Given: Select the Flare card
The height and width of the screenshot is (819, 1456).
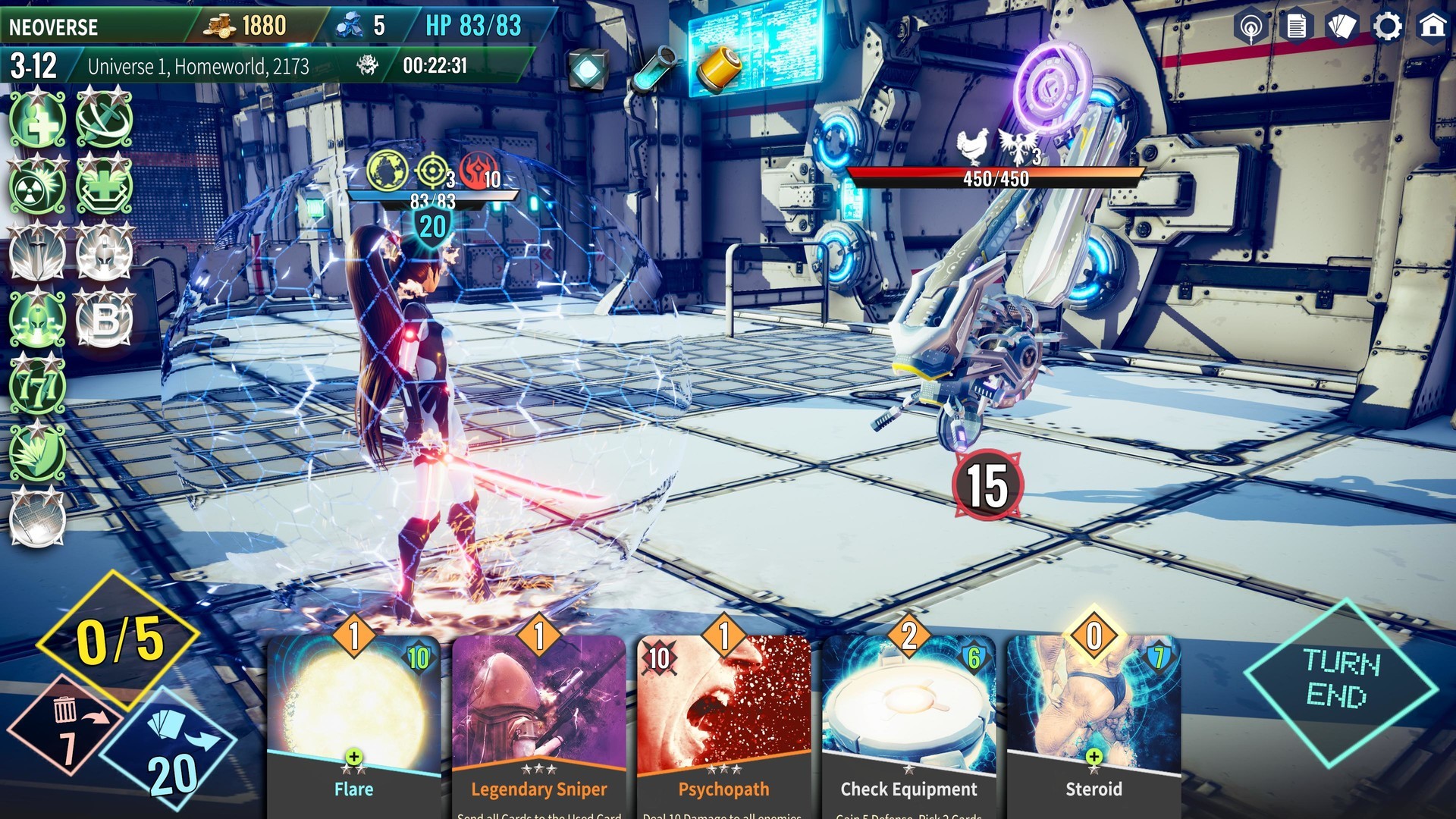Looking at the screenshot, I should click(353, 720).
